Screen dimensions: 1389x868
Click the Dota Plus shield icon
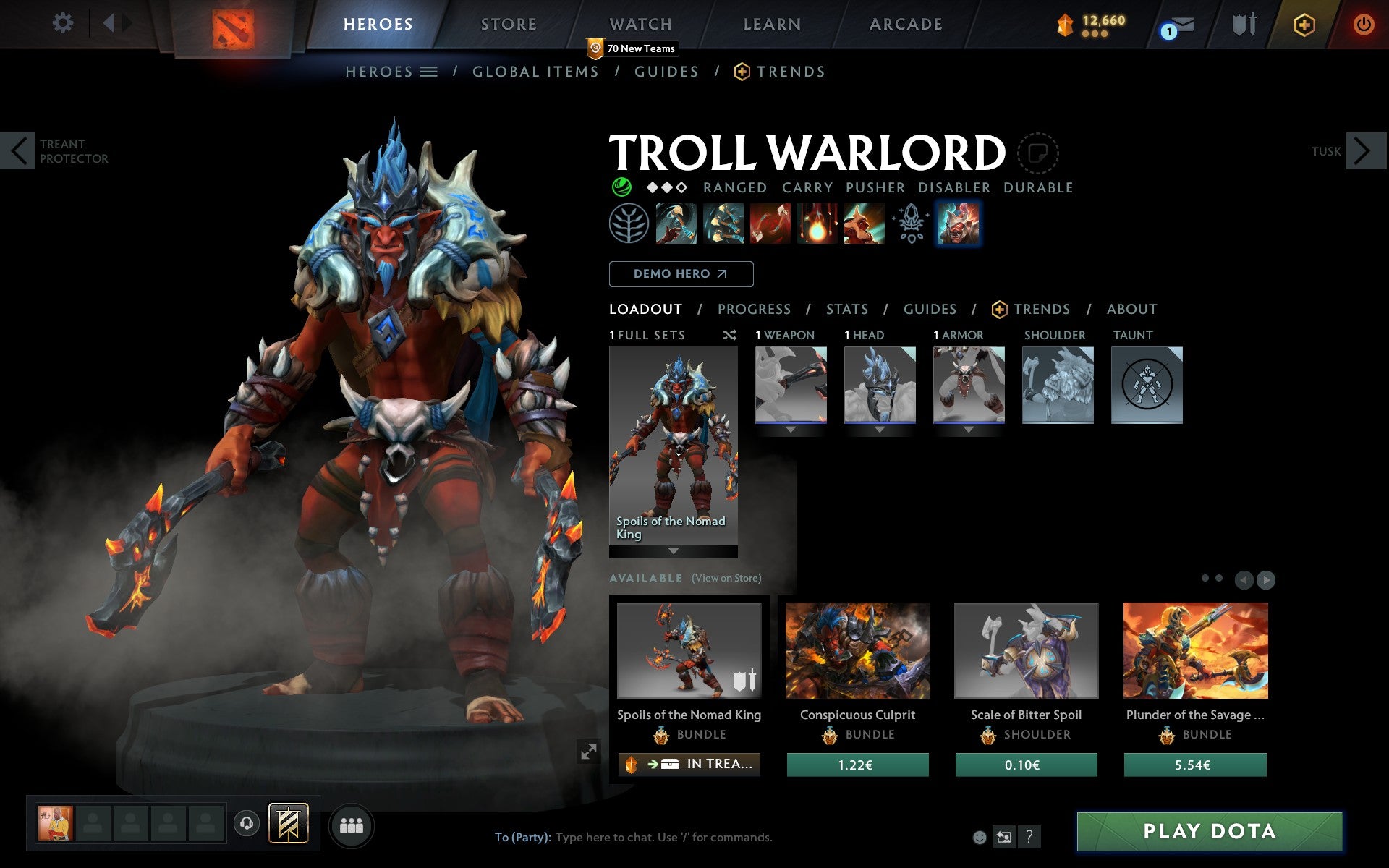[1302, 23]
